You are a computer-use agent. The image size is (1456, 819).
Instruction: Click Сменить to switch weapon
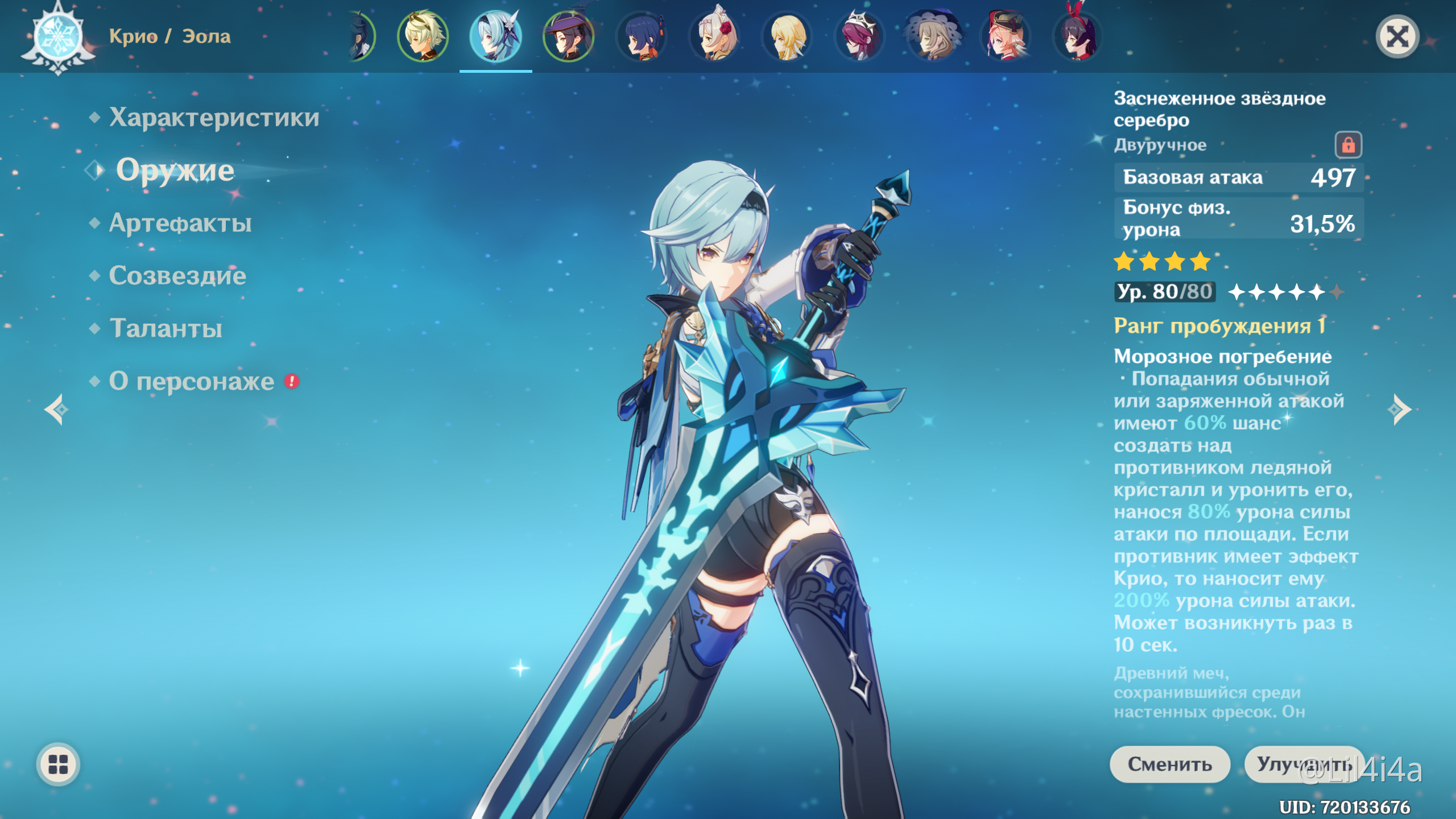pyautogui.click(x=1169, y=764)
